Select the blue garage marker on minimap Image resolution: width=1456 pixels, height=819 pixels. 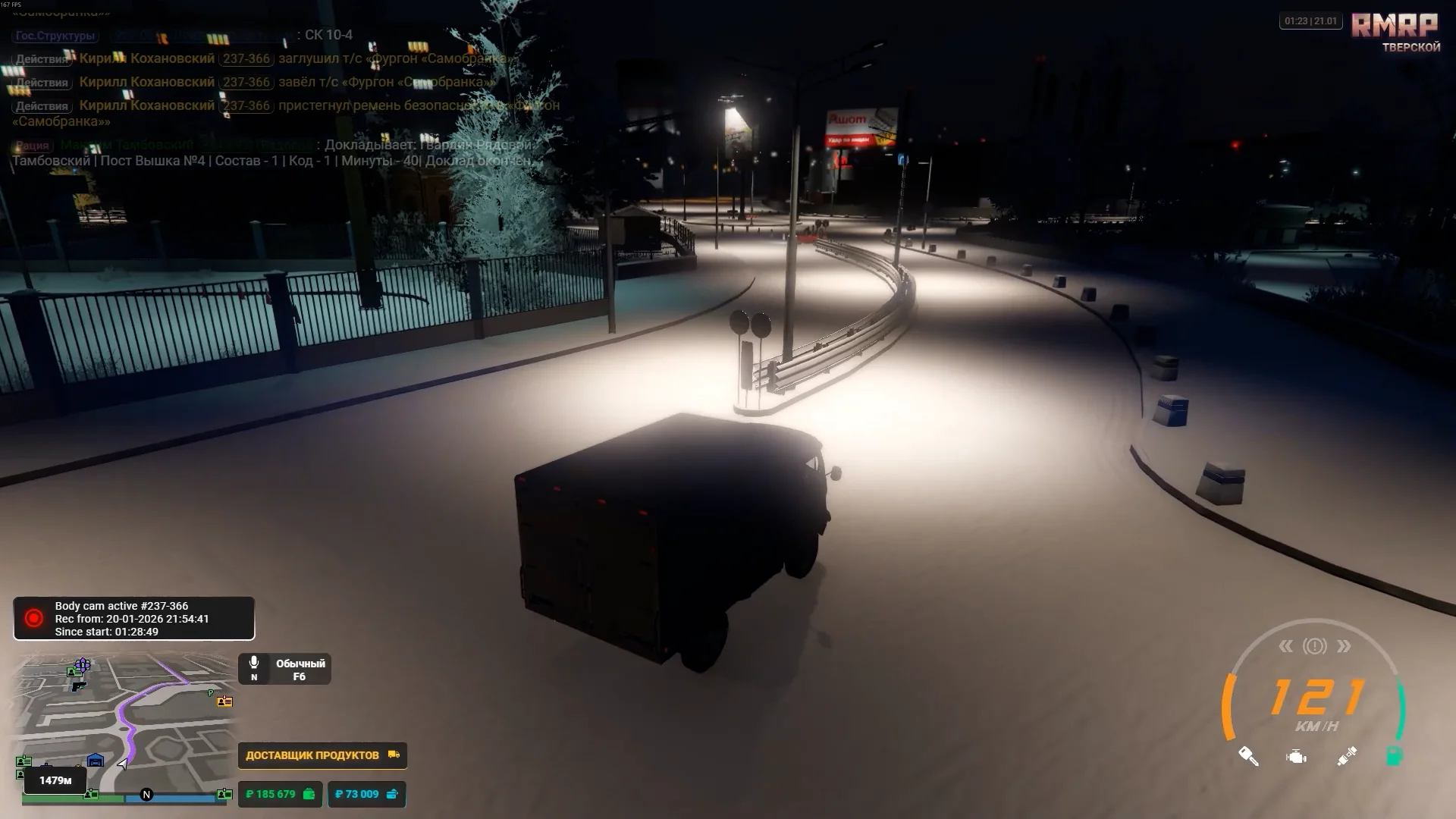point(96,761)
